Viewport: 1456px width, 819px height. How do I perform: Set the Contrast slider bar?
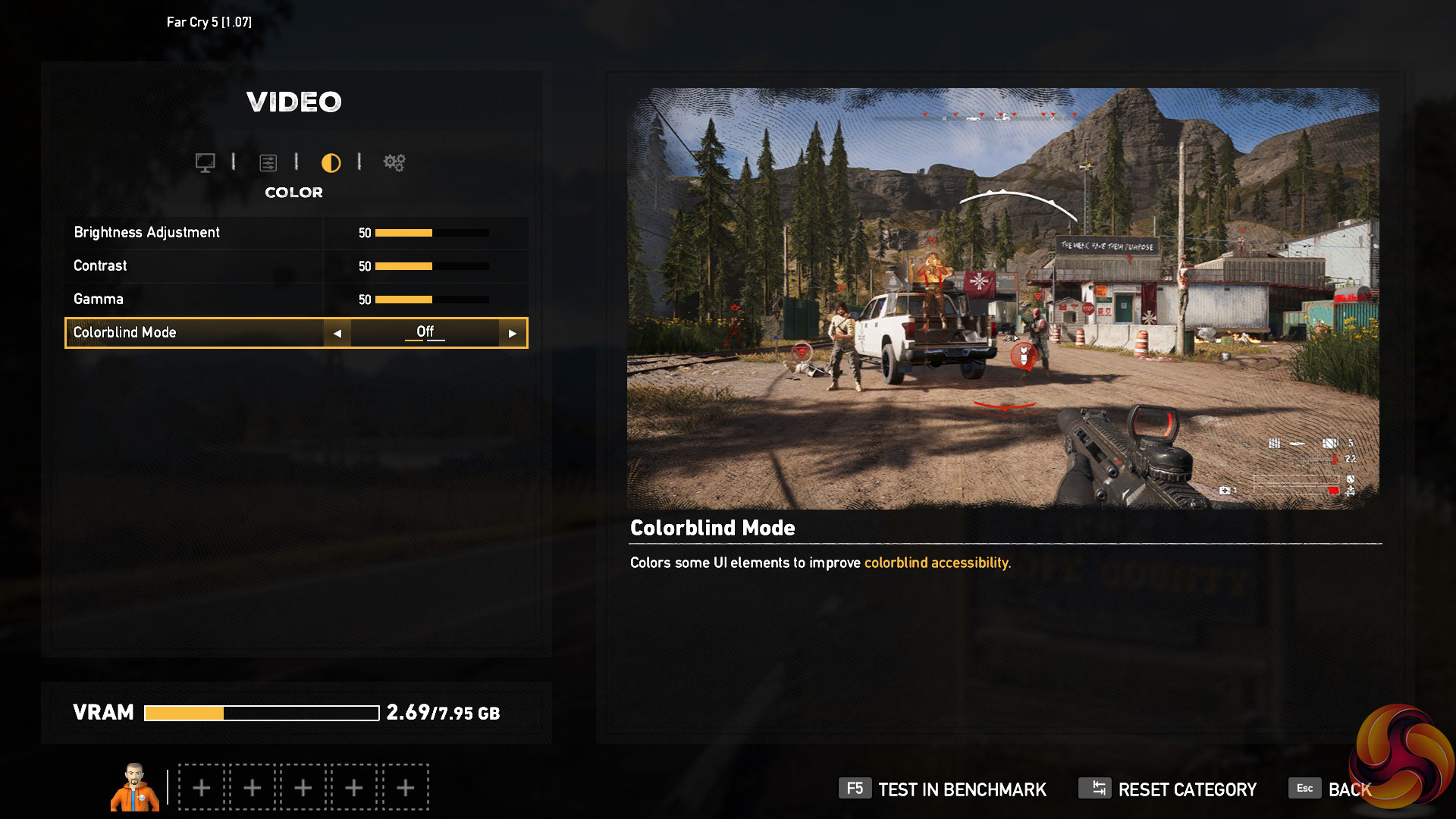(x=431, y=266)
